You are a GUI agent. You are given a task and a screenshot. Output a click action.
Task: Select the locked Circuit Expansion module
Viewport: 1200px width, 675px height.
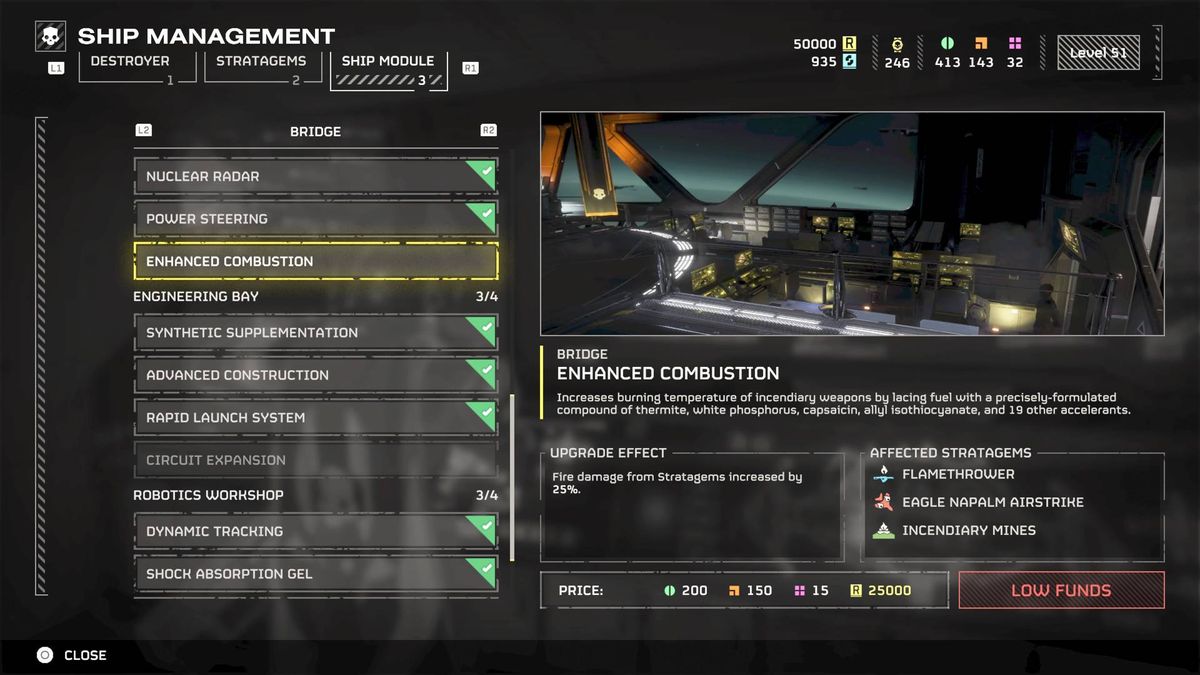(x=315, y=460)
